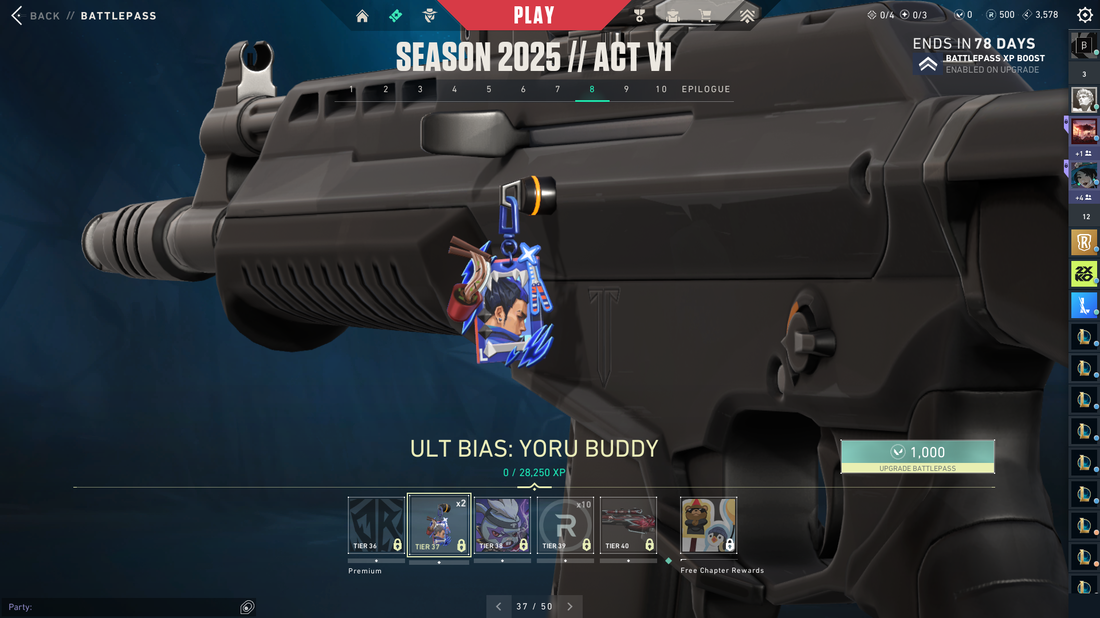Select the Tier 36 reward tile
The height and width of the screenshot is (618, 1100).
point(376,525)
